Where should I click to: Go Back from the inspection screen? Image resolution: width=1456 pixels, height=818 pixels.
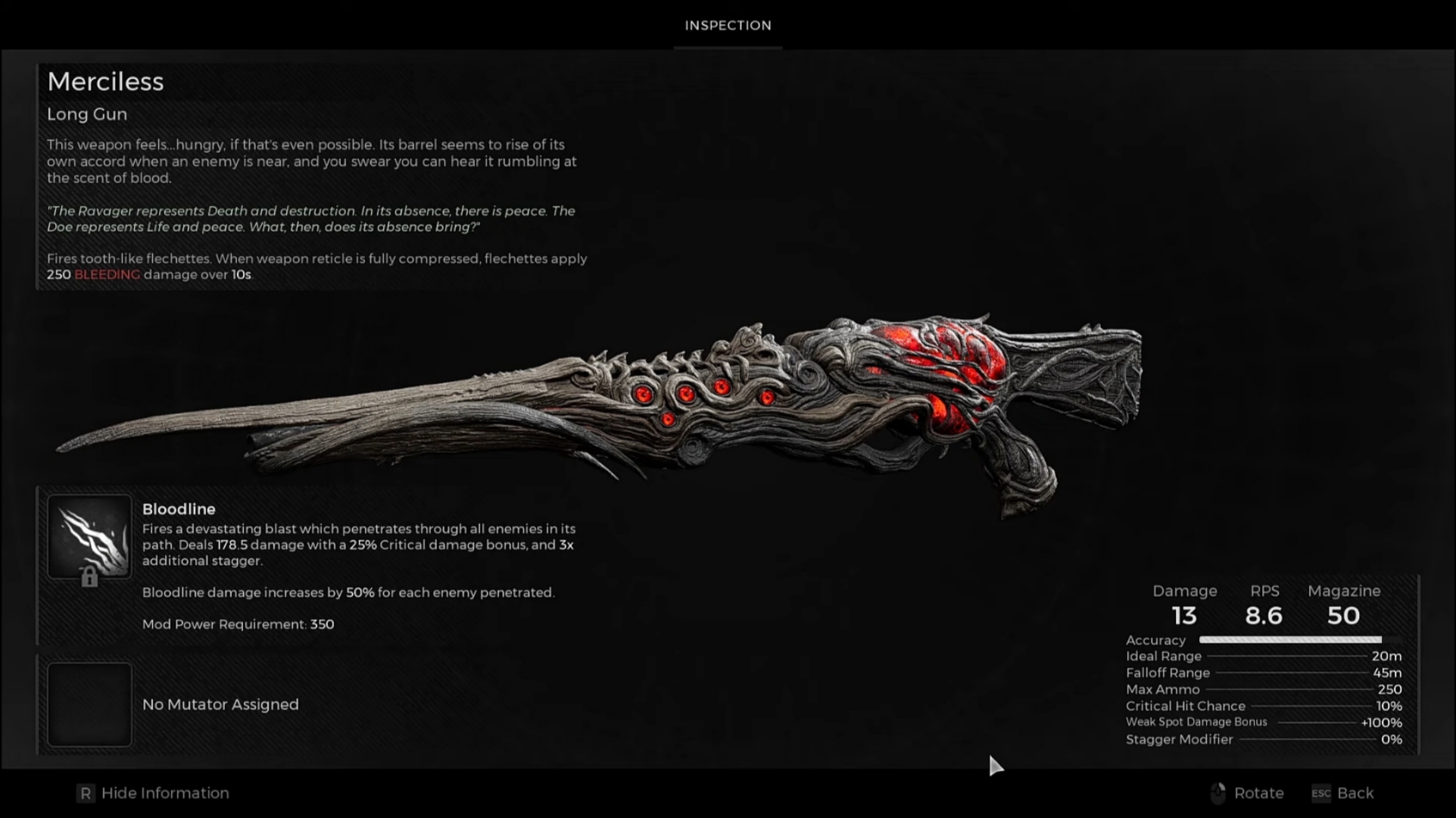tap(1342, 793)
